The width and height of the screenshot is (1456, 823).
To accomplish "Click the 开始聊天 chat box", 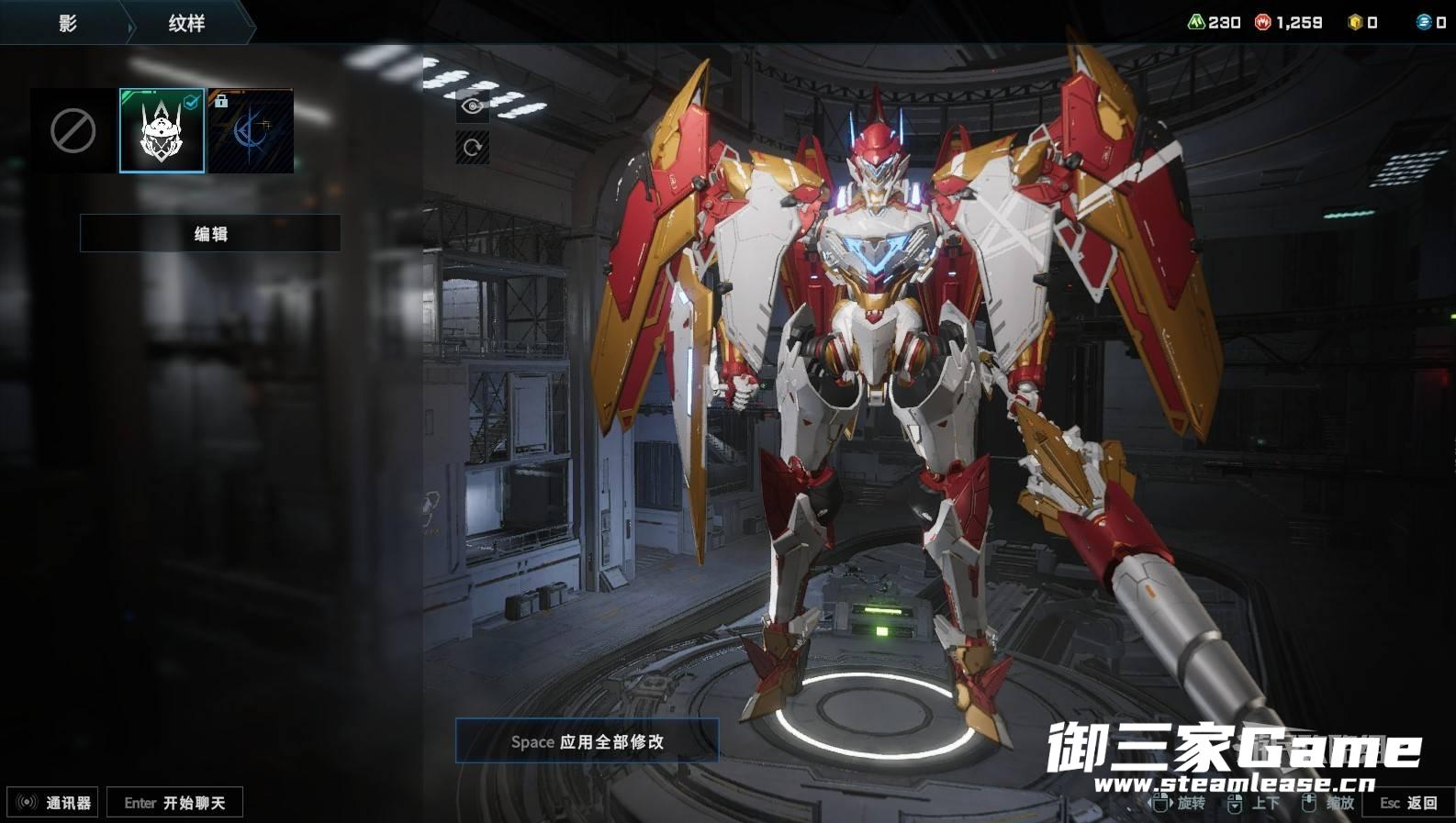I will point(174,803).
